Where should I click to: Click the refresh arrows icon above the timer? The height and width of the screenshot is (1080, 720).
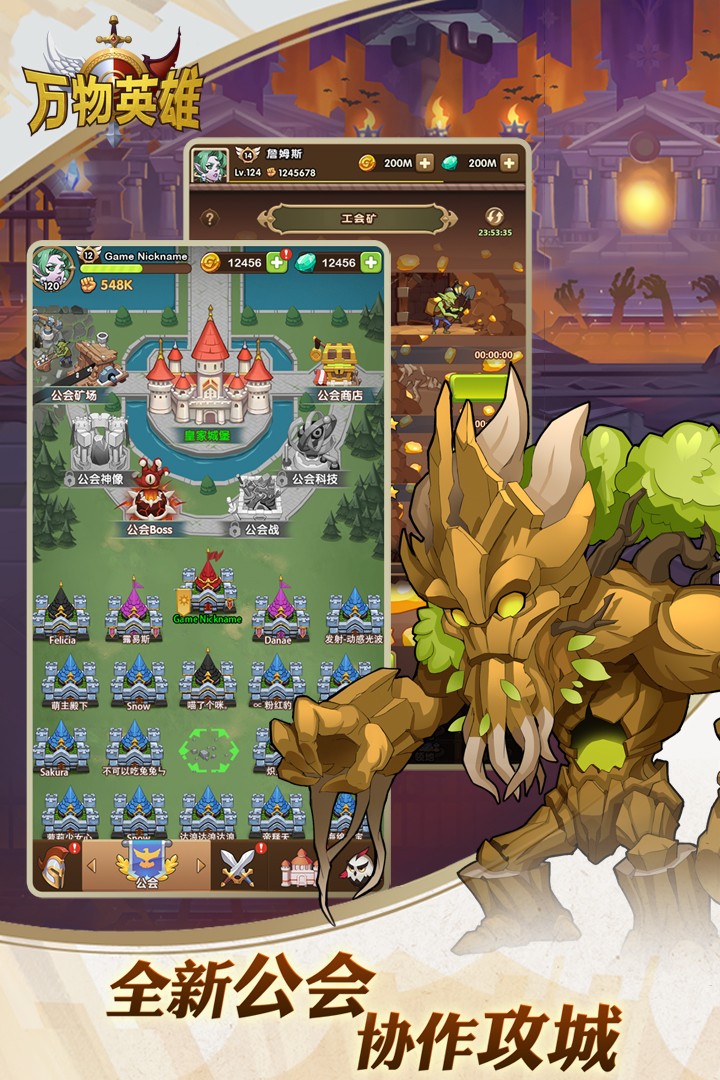pyautogui.click(x=494, y=216)
